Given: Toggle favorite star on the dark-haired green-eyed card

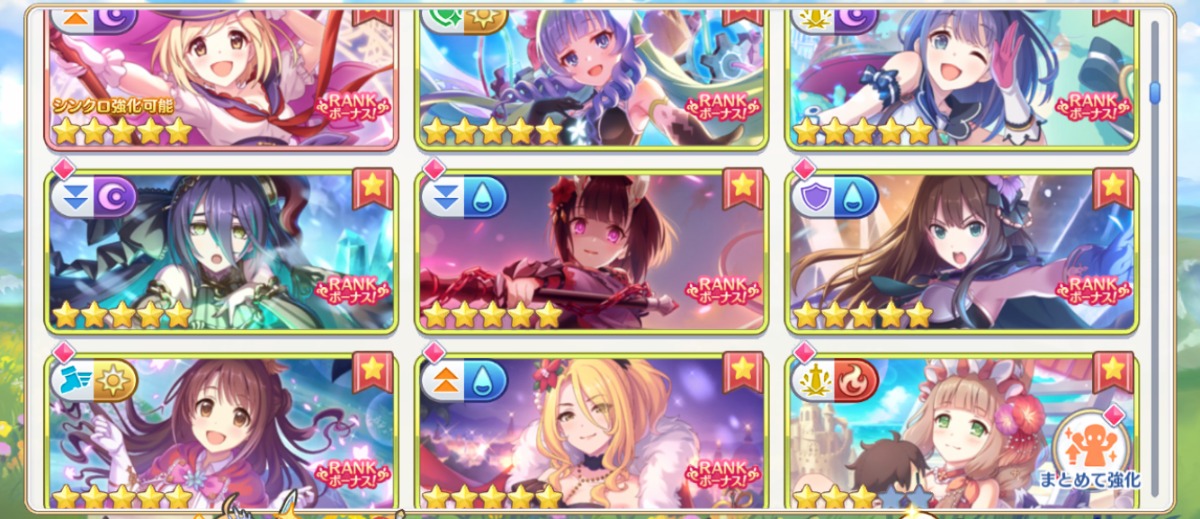Looking at the screenshot, I should (x=373, y=187).
